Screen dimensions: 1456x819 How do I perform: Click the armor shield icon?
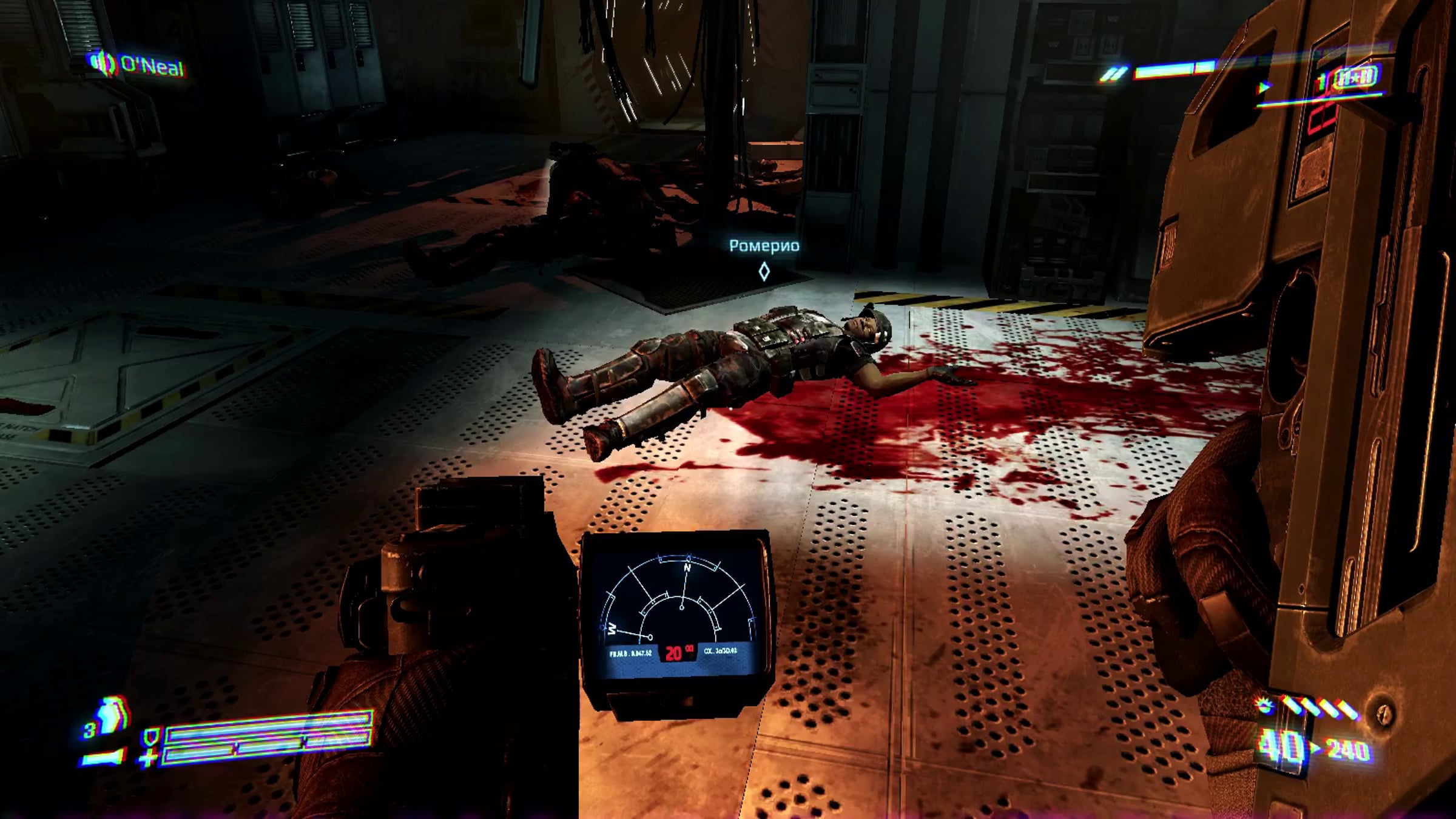[149, 738]
